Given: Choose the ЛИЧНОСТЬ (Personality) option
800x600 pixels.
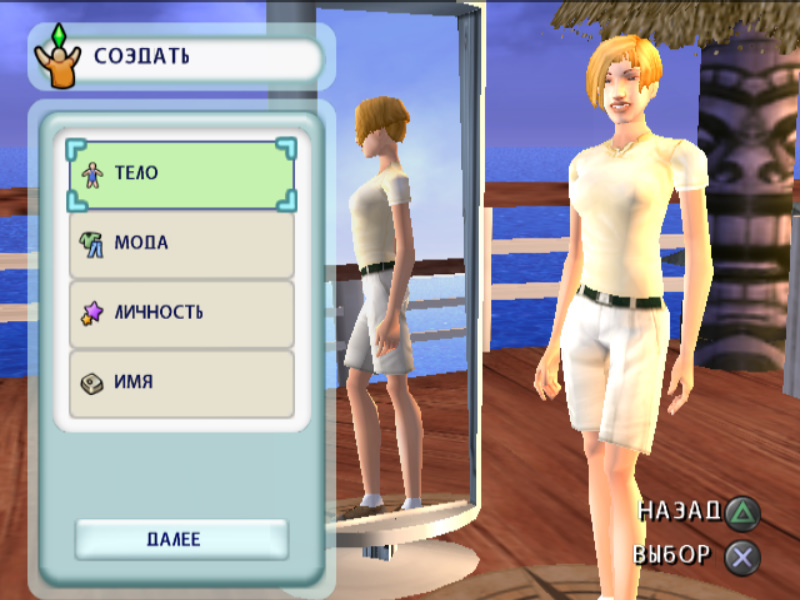Looking at the screenshot, I should [182, 313].
